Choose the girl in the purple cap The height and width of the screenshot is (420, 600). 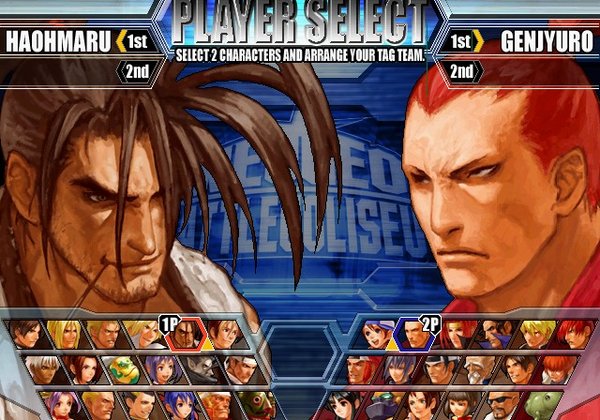(379, 337)
